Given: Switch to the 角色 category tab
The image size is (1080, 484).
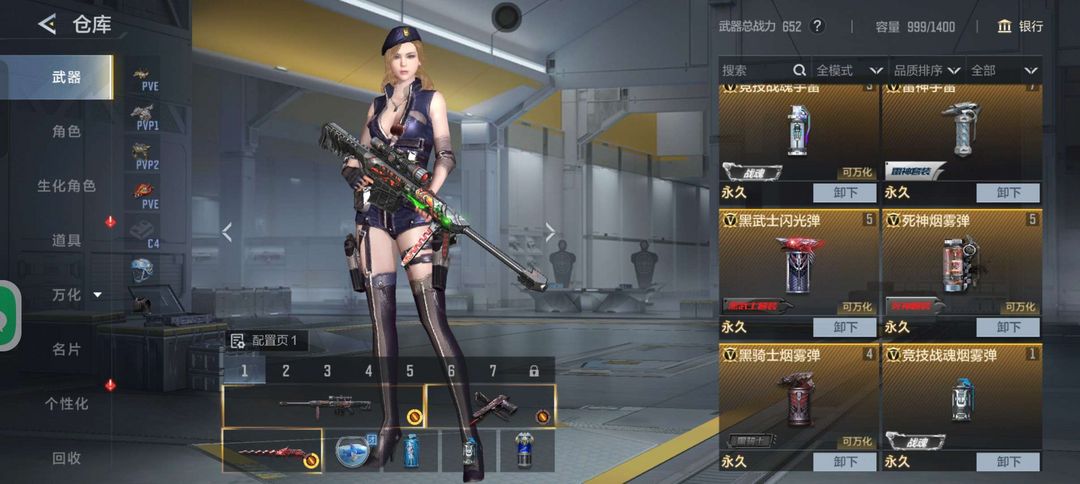Looking at the screenshot, I should [66, 131].
